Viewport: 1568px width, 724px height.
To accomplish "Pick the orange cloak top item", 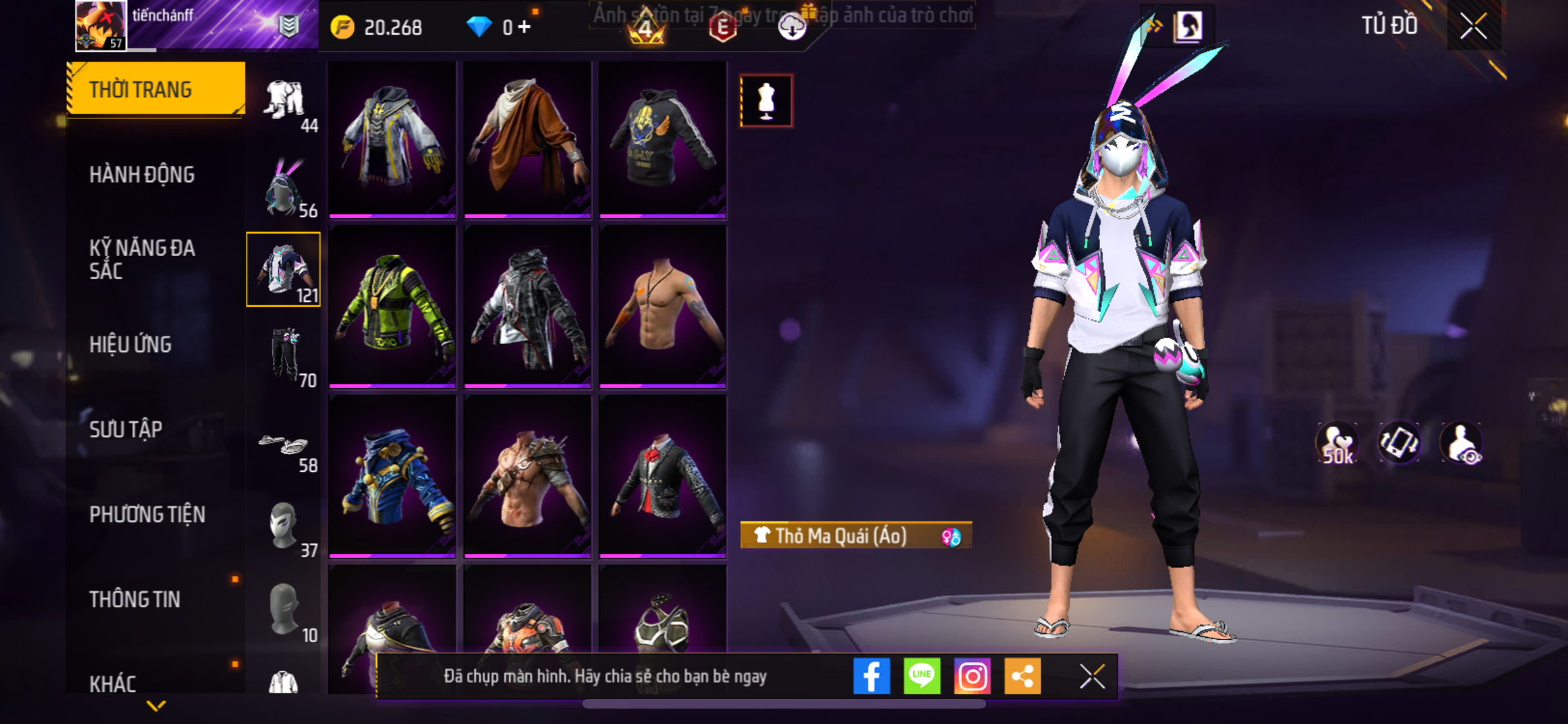I will pos(527,139).
